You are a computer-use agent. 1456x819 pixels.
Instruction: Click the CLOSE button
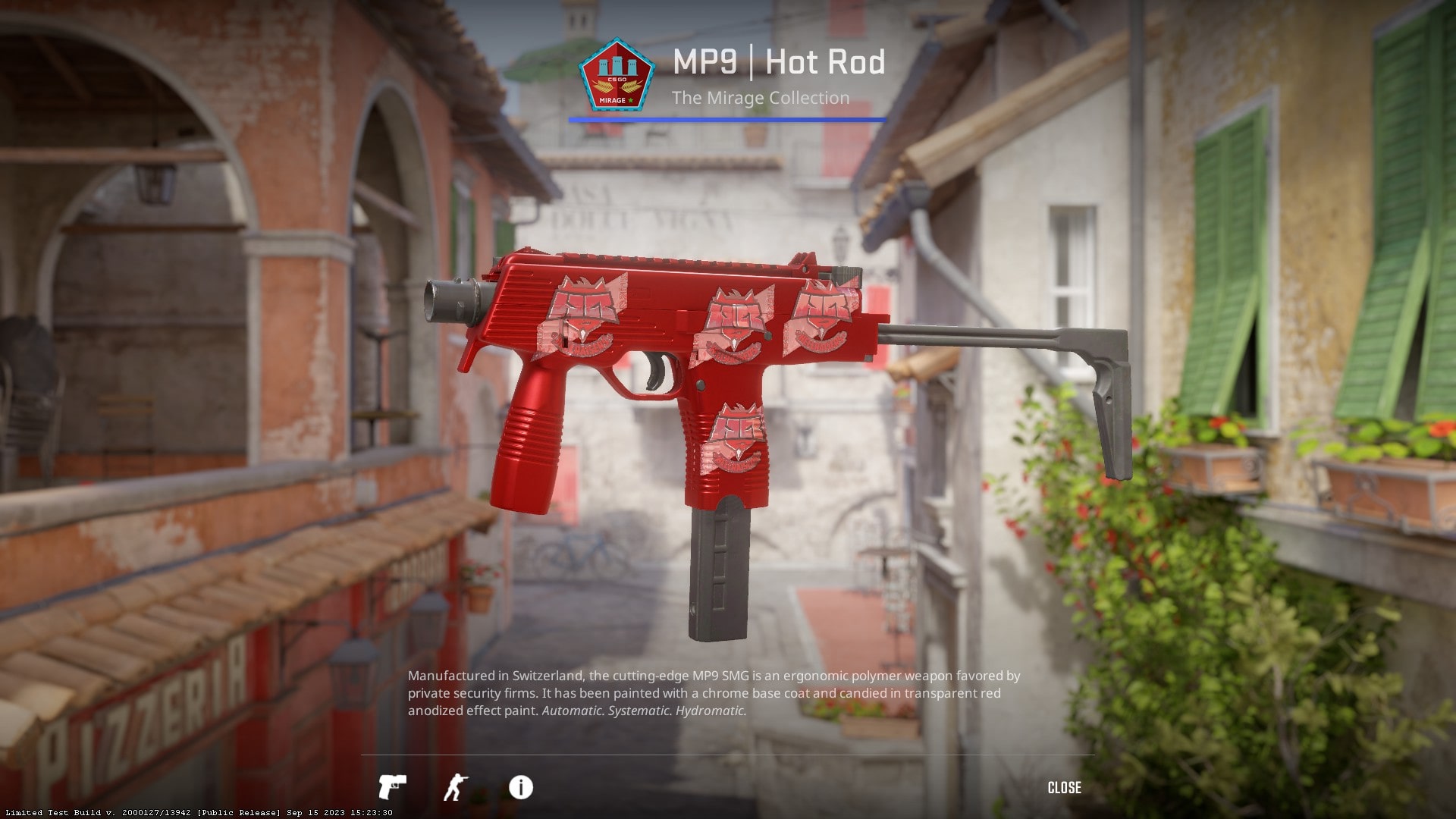[x=1065, y=788]
